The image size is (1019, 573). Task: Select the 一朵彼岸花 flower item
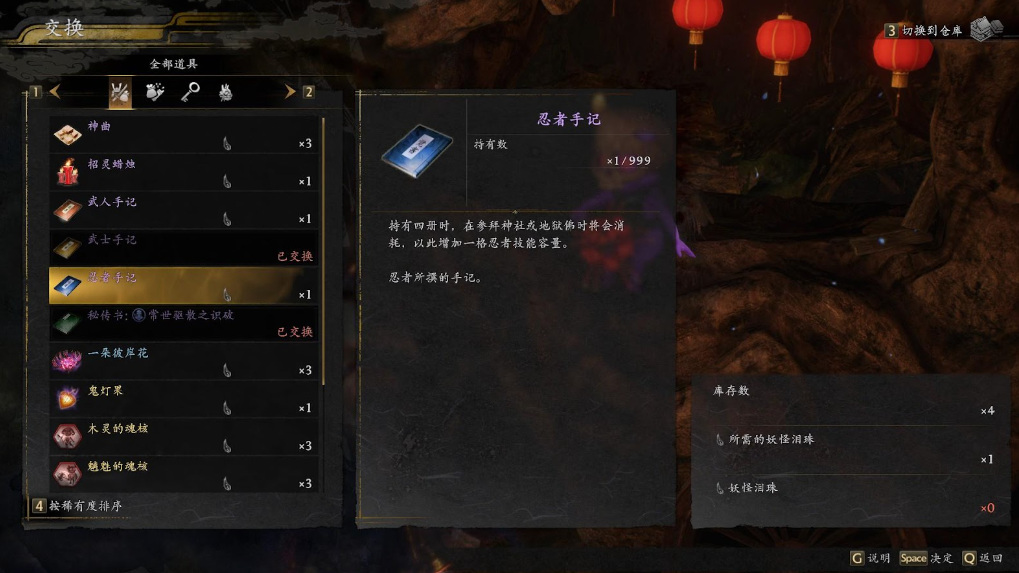[185, 360]
